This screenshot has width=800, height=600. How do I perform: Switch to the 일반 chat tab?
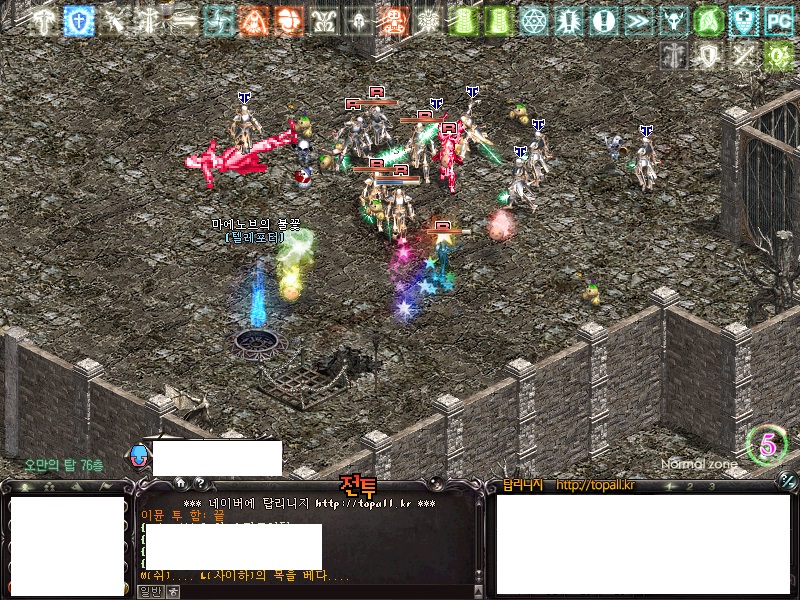[148, 591]
